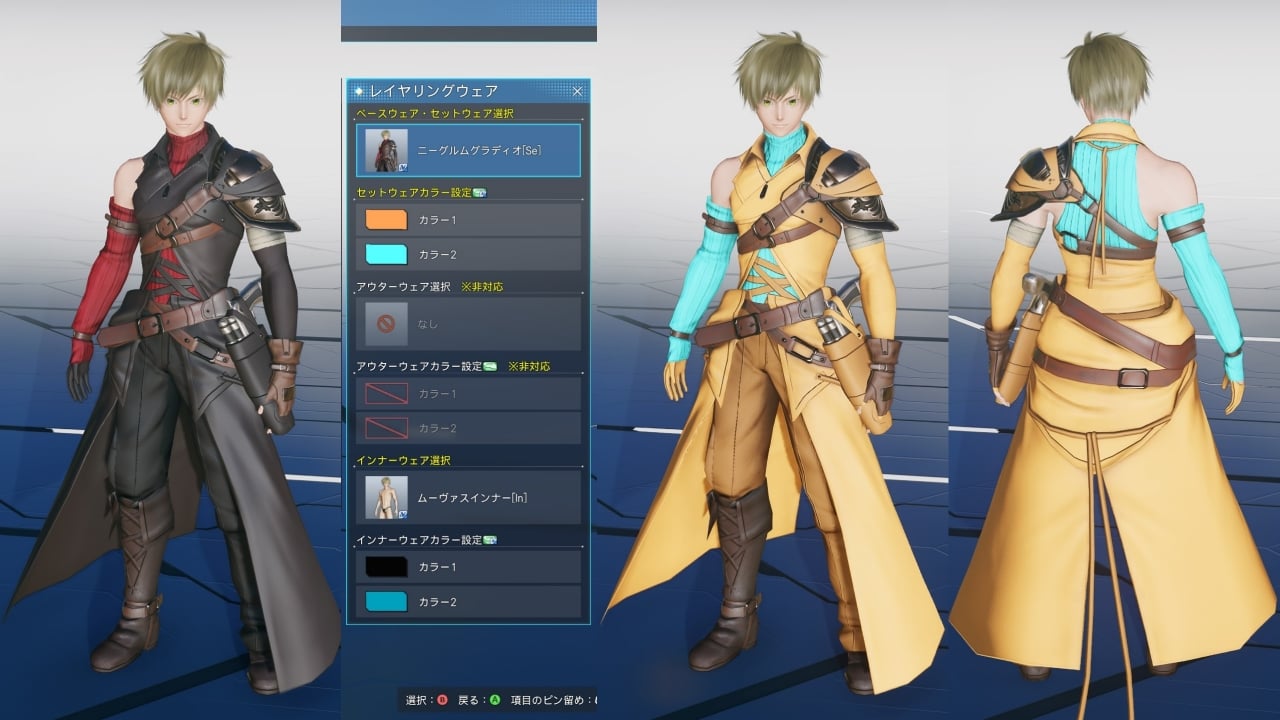Open the outerwear なし selection slot
The height and width of the screenshot is (720, 1280).
468,324
